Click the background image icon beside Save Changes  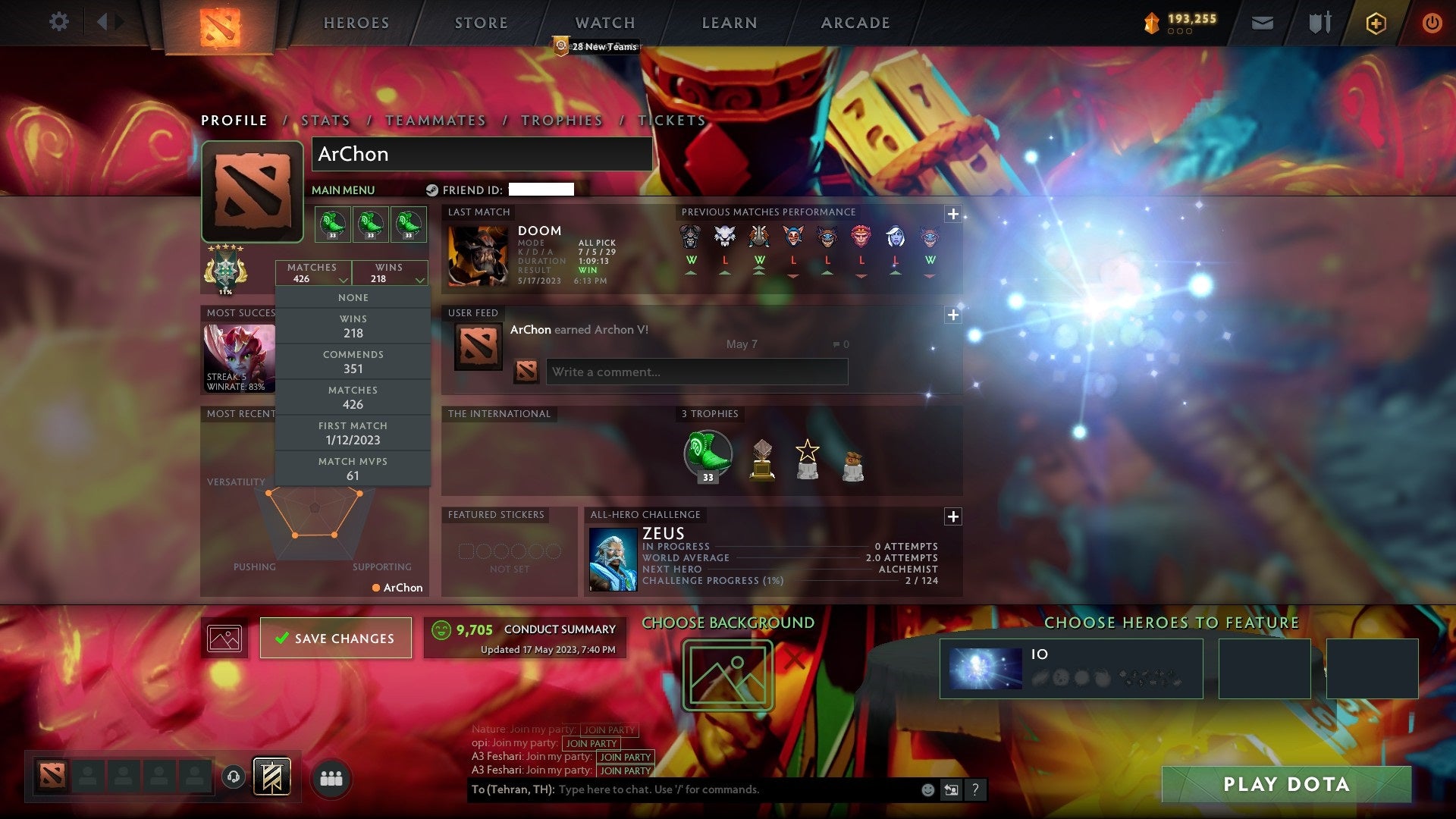[225, 637]
